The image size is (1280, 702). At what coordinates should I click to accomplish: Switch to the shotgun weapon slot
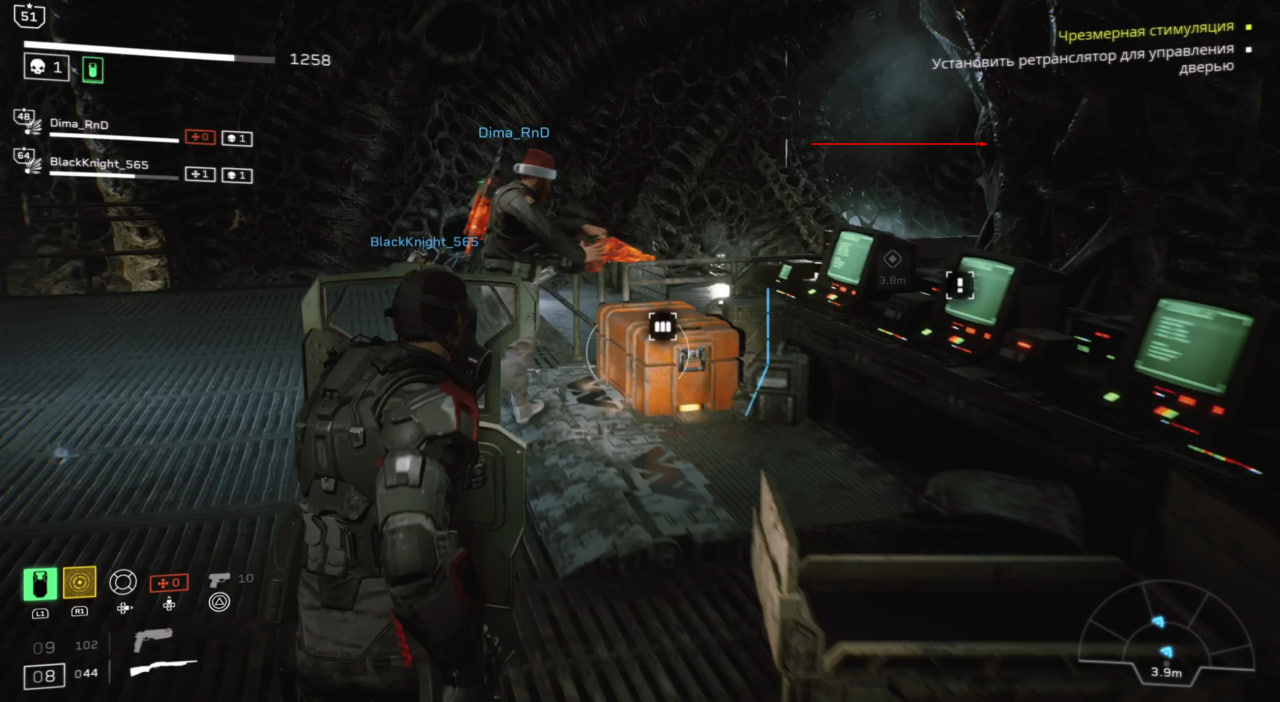[163, 668]
